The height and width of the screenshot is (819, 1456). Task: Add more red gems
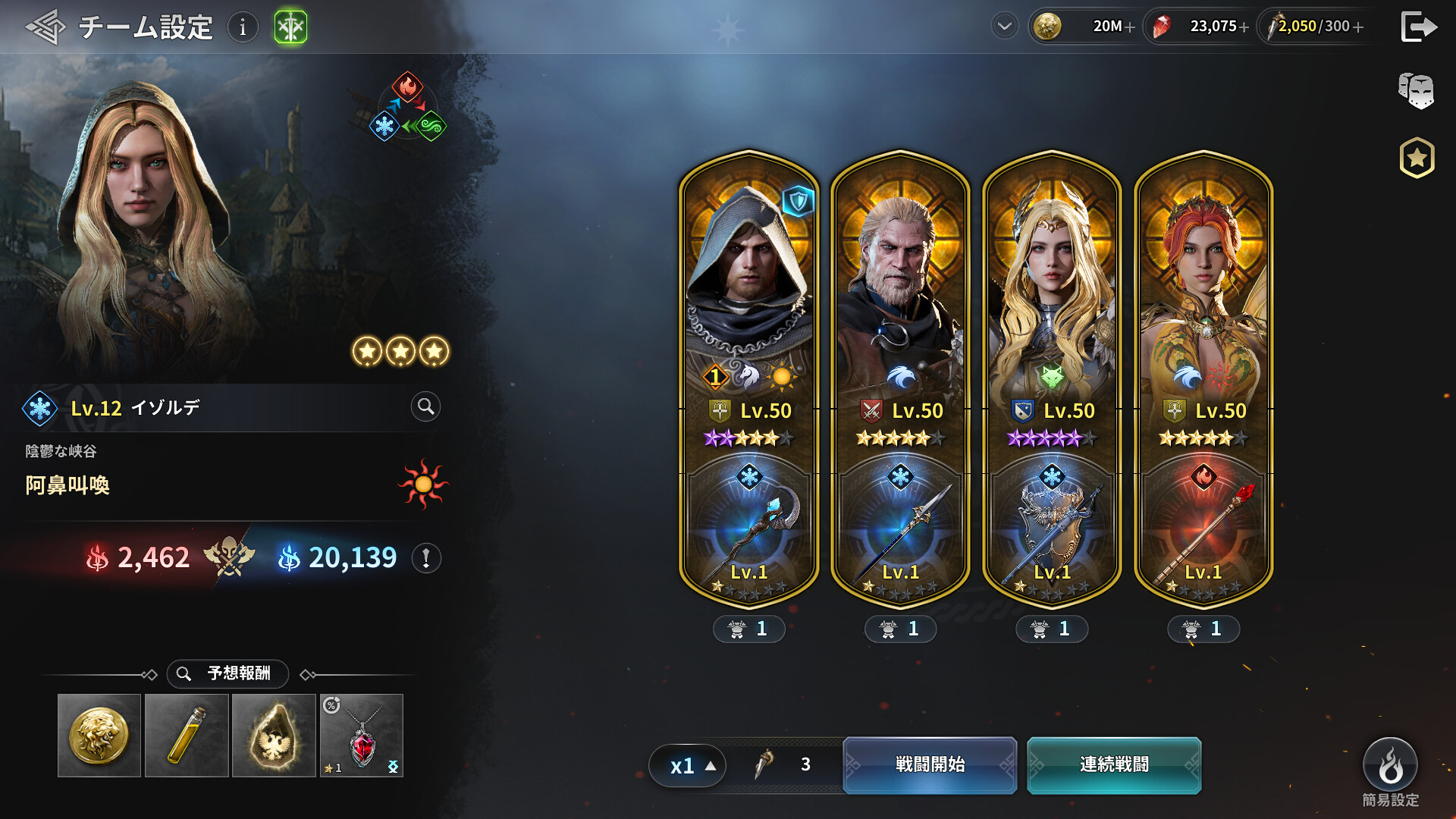[1244, 27]
